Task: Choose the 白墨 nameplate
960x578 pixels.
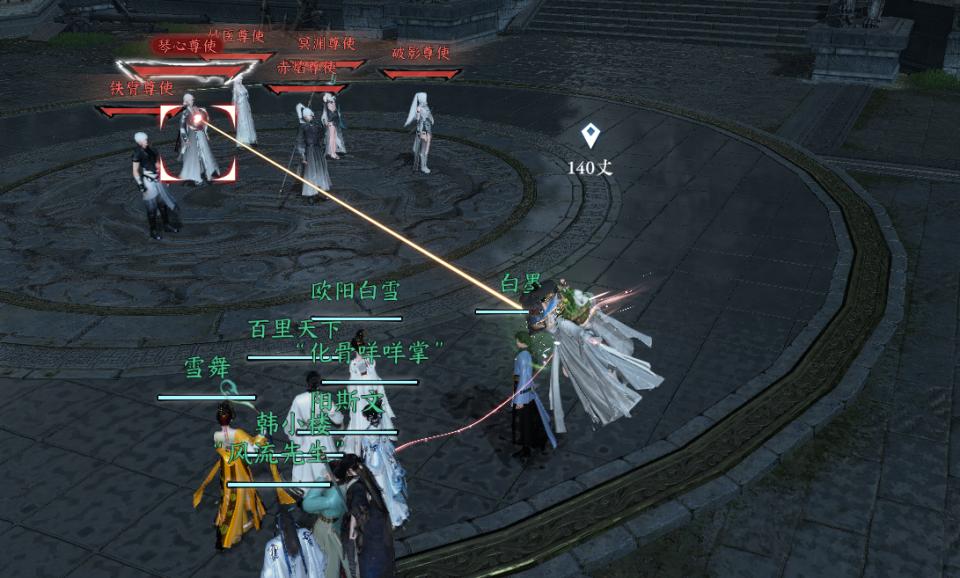Action: (520, 283)
